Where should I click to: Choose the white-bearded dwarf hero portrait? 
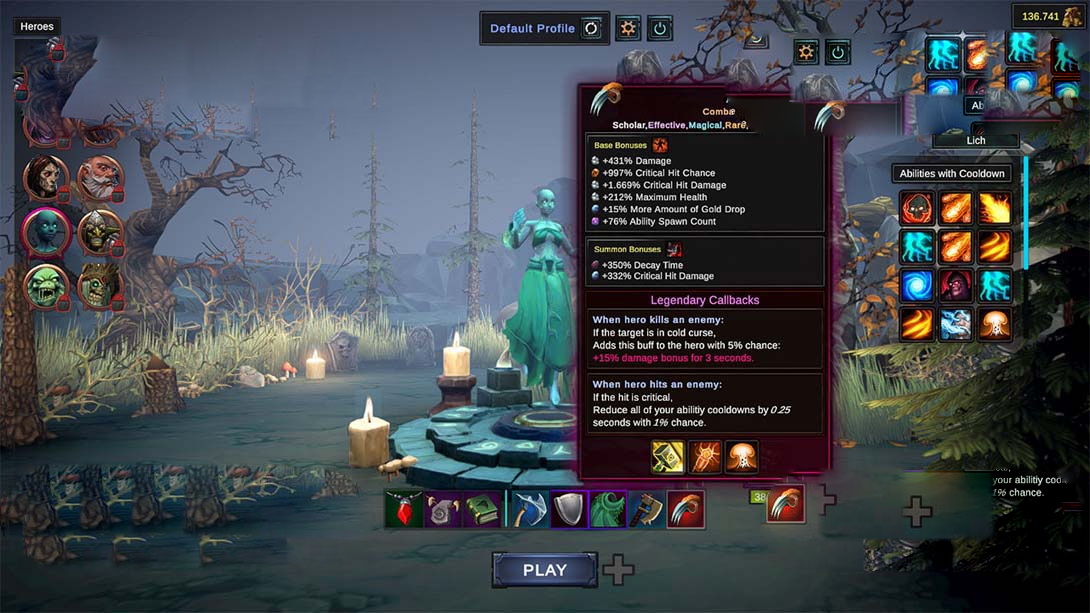pos(99,178)
